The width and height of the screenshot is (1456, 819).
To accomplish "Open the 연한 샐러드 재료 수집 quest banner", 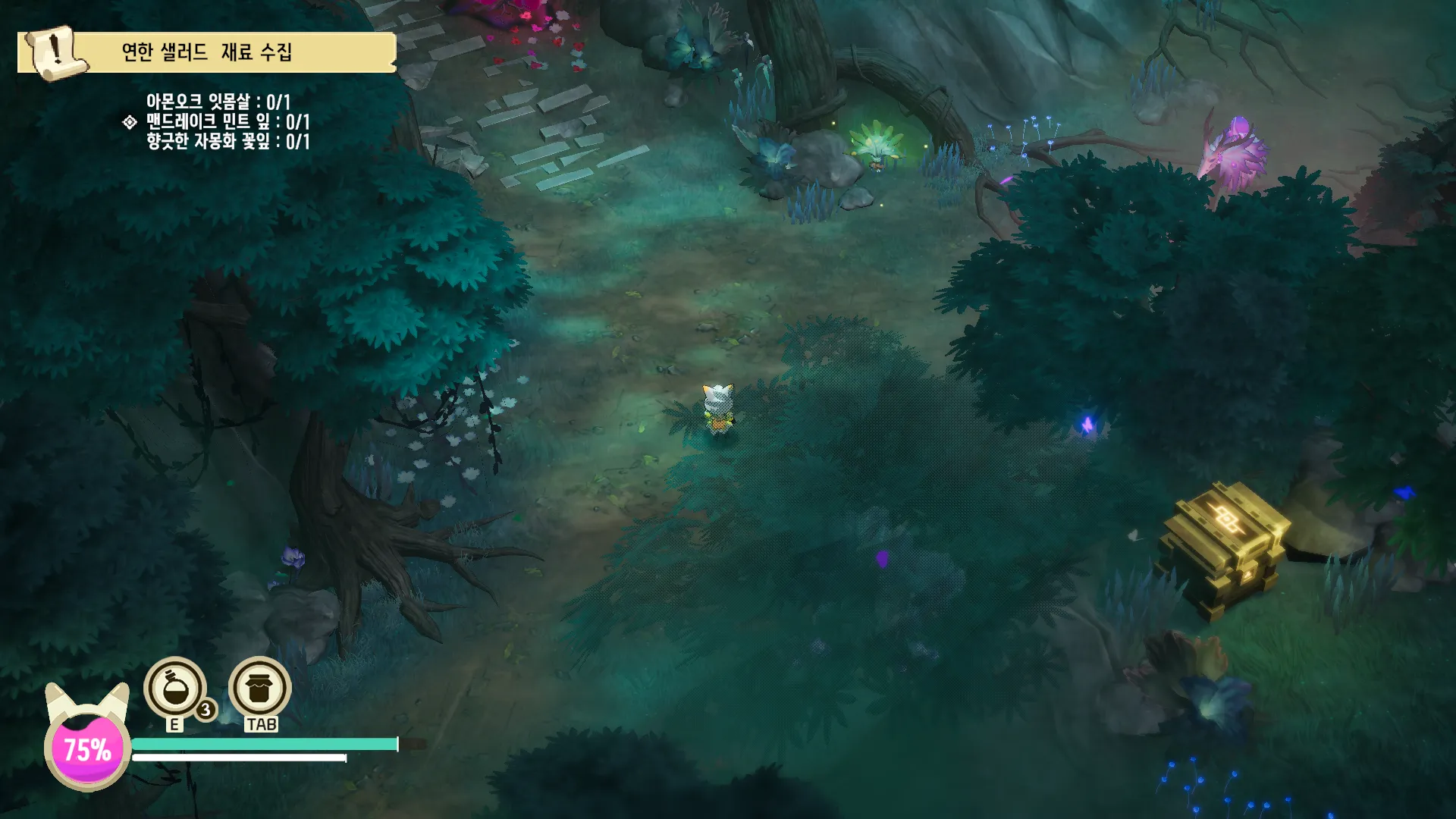I will 207,52.
